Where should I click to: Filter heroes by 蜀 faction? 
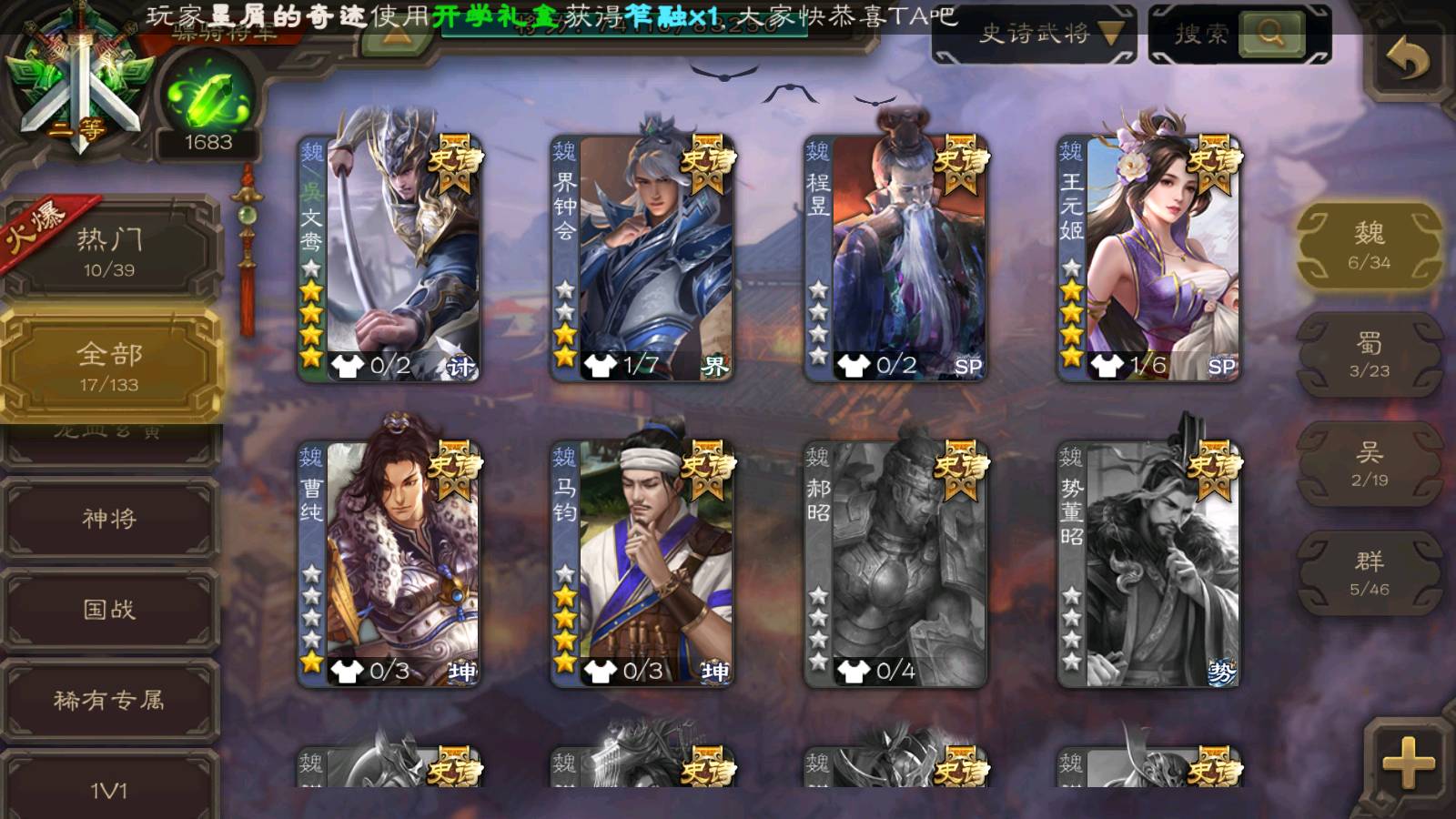(1369, 355)
